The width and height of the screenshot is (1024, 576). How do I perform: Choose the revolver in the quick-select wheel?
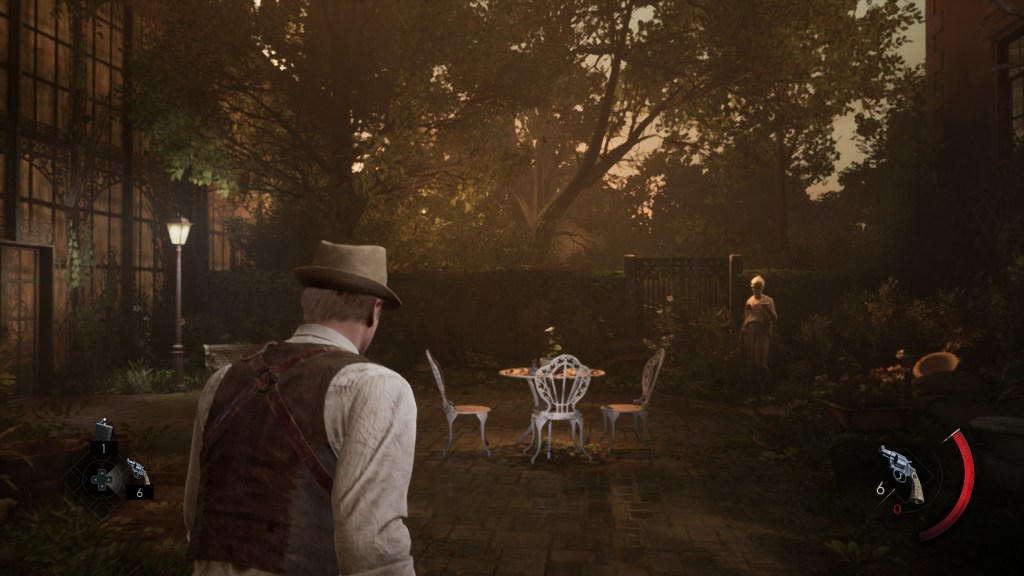[x=137, y=472]
